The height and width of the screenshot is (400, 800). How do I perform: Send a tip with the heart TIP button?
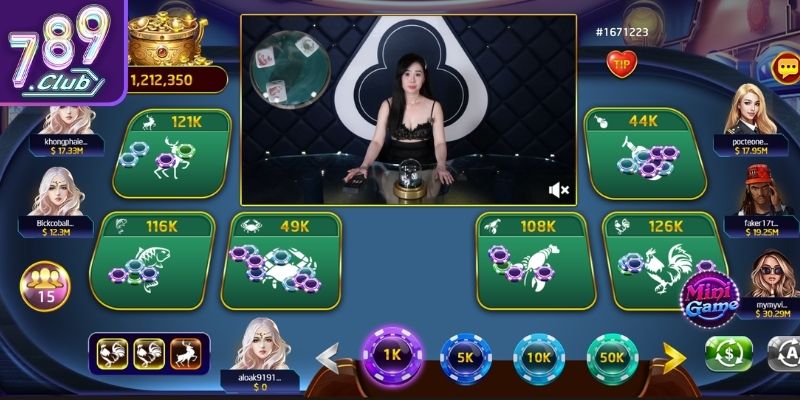(621, 63)
